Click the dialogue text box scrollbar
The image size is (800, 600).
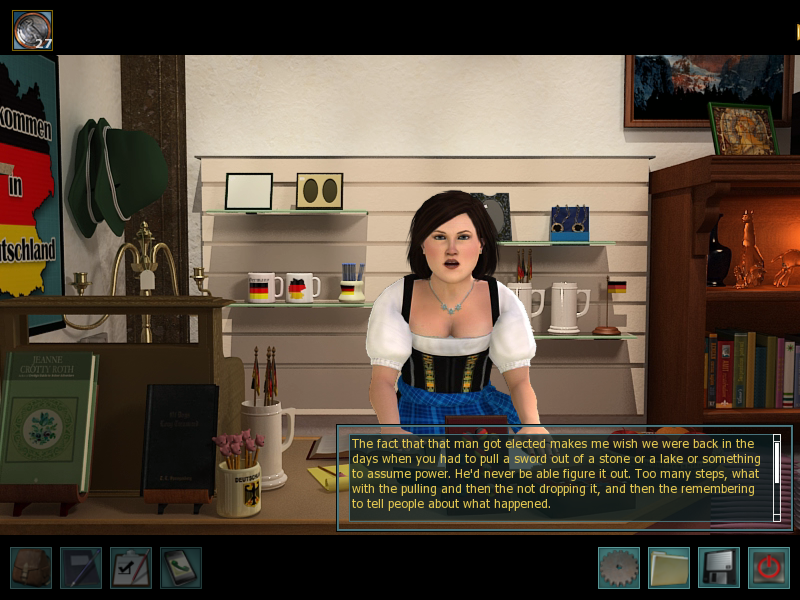pos(777,477)
